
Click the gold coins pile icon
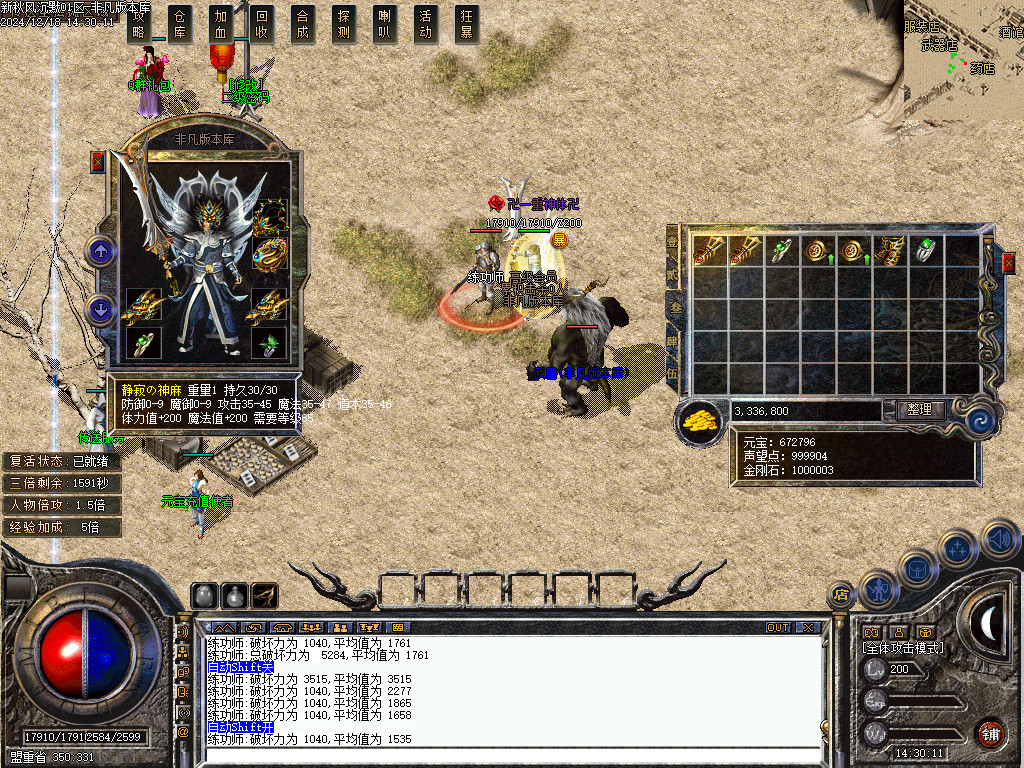click(x=701, y=421)
